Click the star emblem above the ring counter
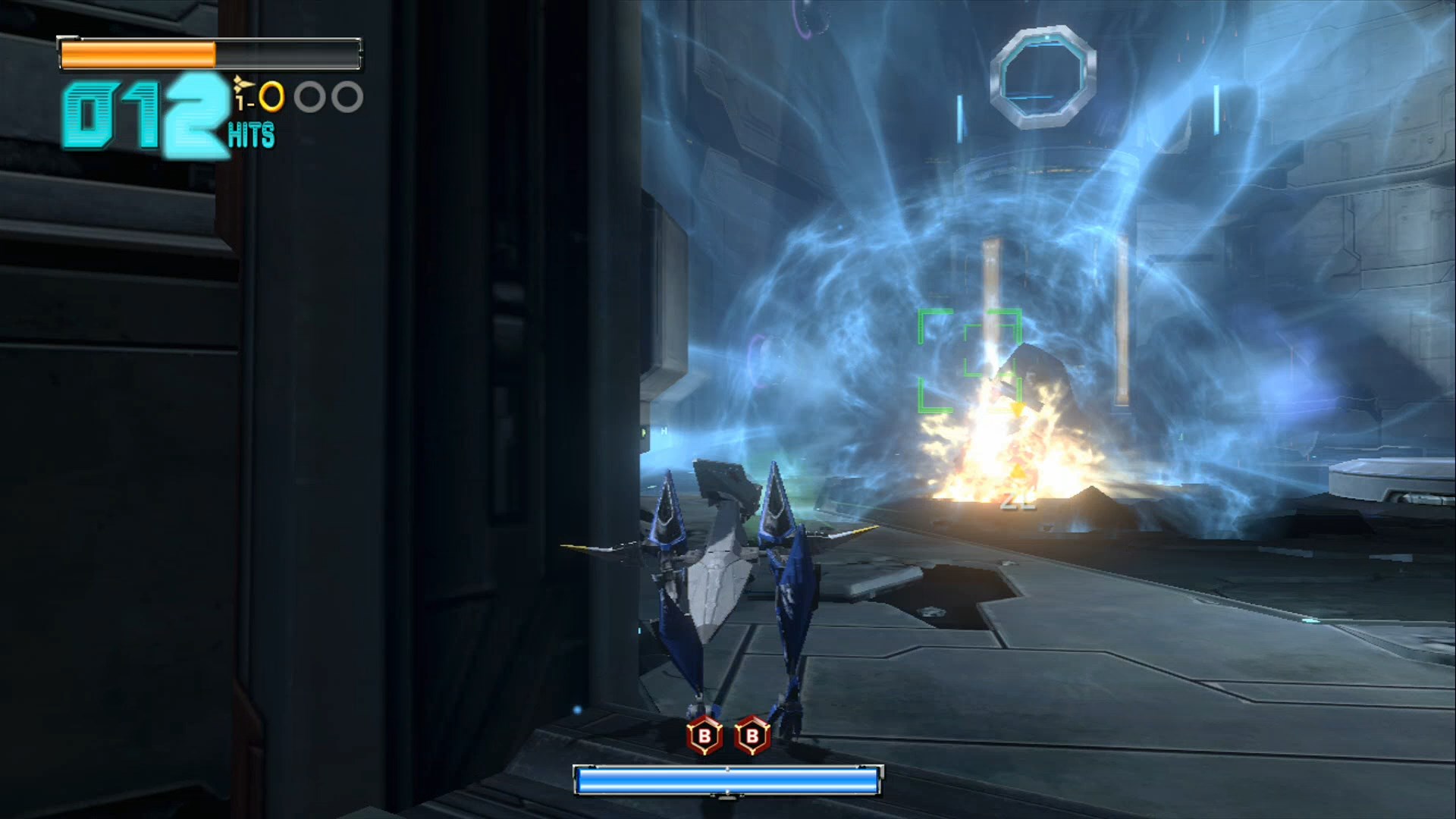Image resolution: width=1456 pixels, height=819 pixels. (x=240, y=82)
